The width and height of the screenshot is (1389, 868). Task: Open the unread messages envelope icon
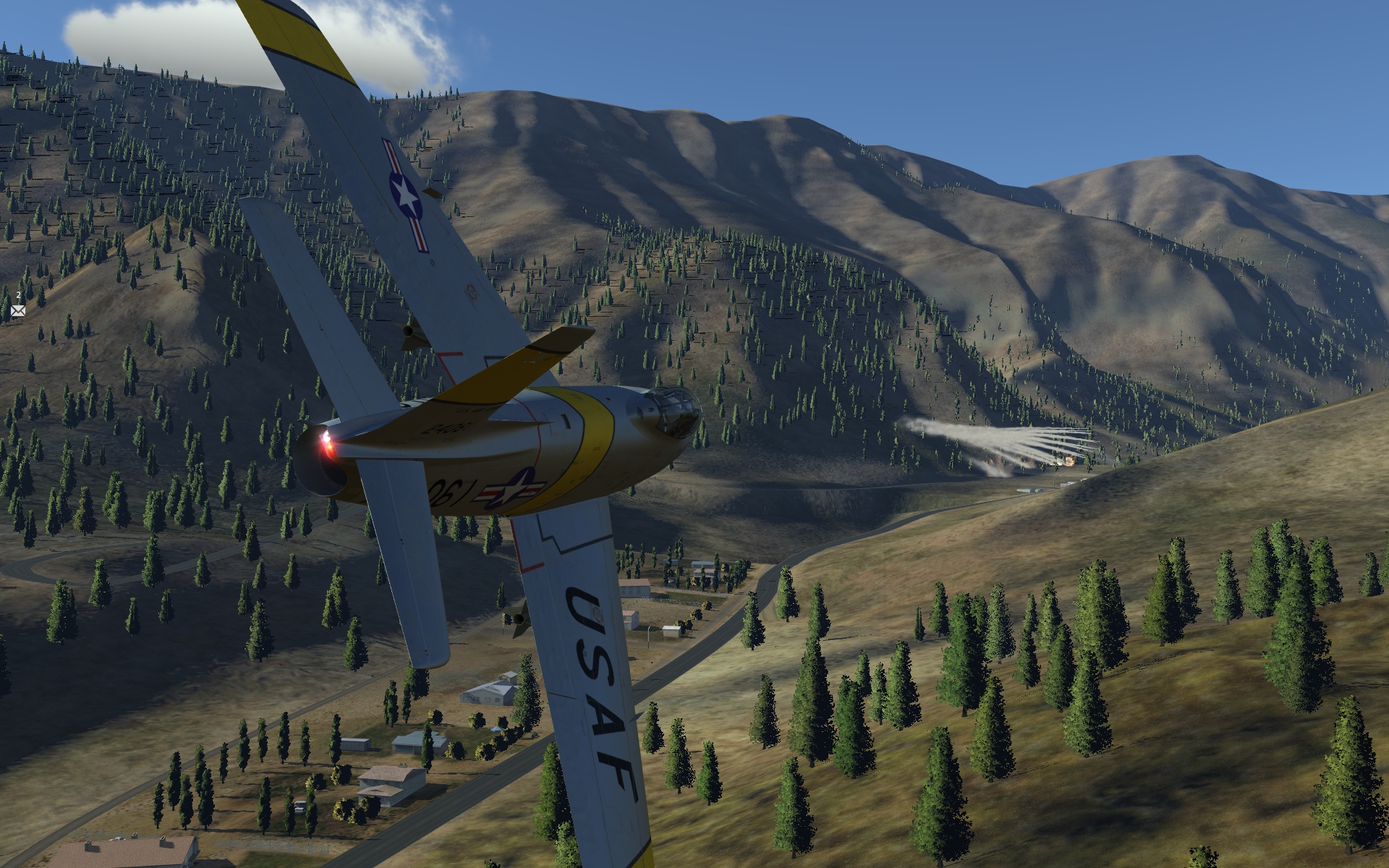(18, 310)
